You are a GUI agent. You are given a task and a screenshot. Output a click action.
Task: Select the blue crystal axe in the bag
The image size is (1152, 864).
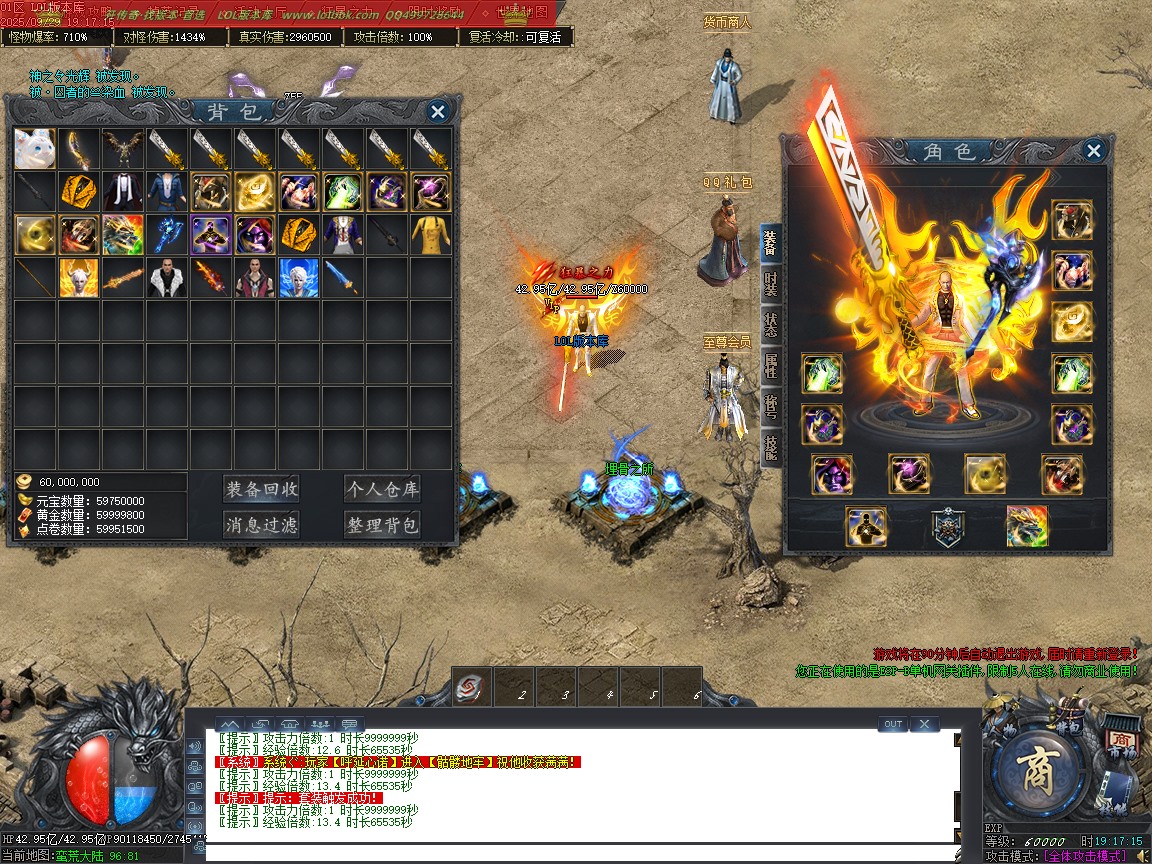167,235
